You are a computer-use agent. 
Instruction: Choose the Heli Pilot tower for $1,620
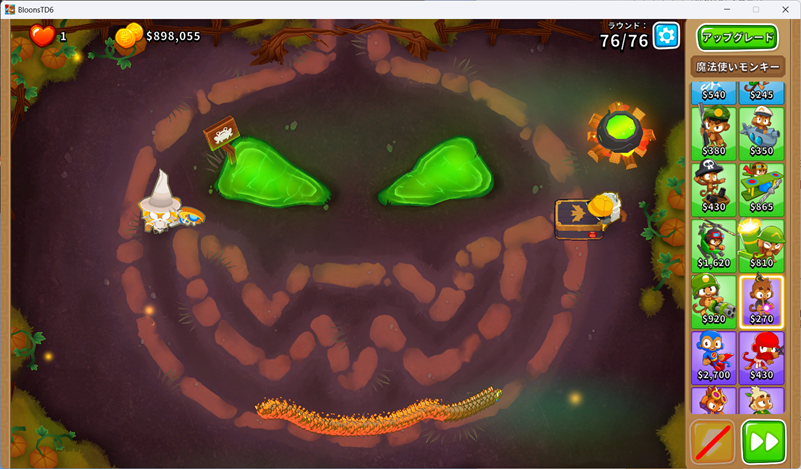click(714, 244)
